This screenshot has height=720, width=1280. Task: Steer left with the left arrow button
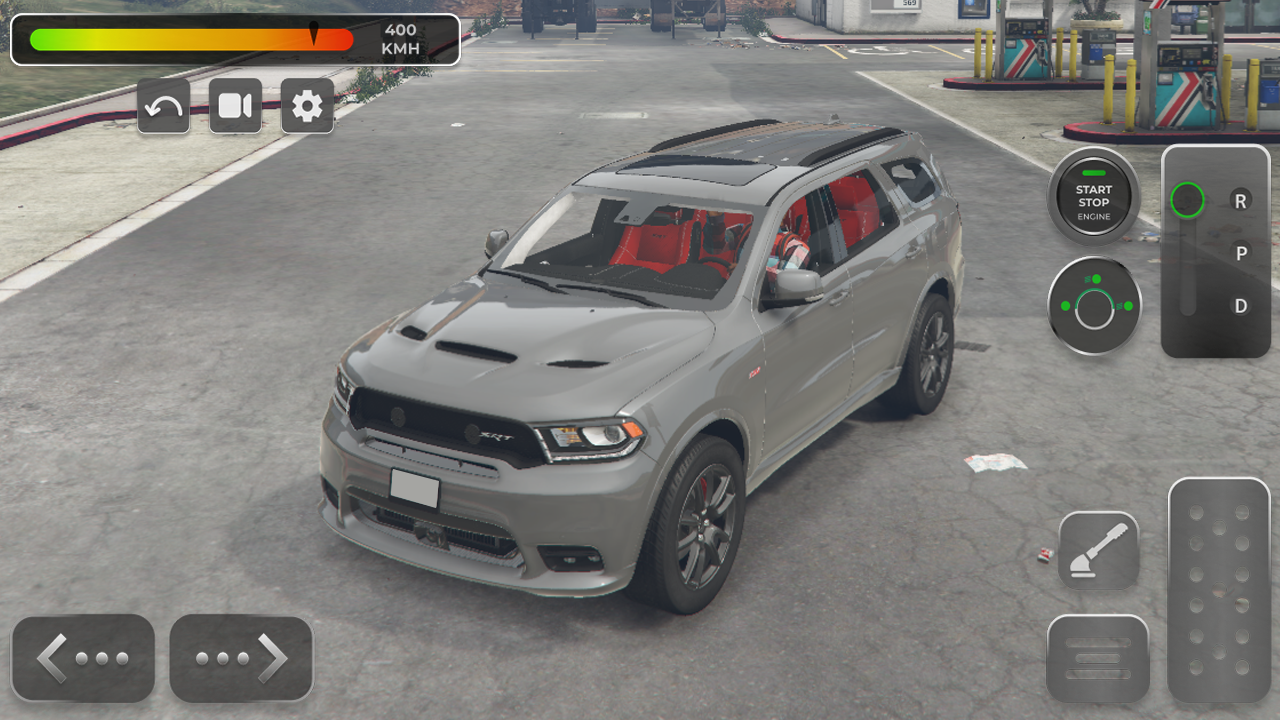[x=83, y=658]
